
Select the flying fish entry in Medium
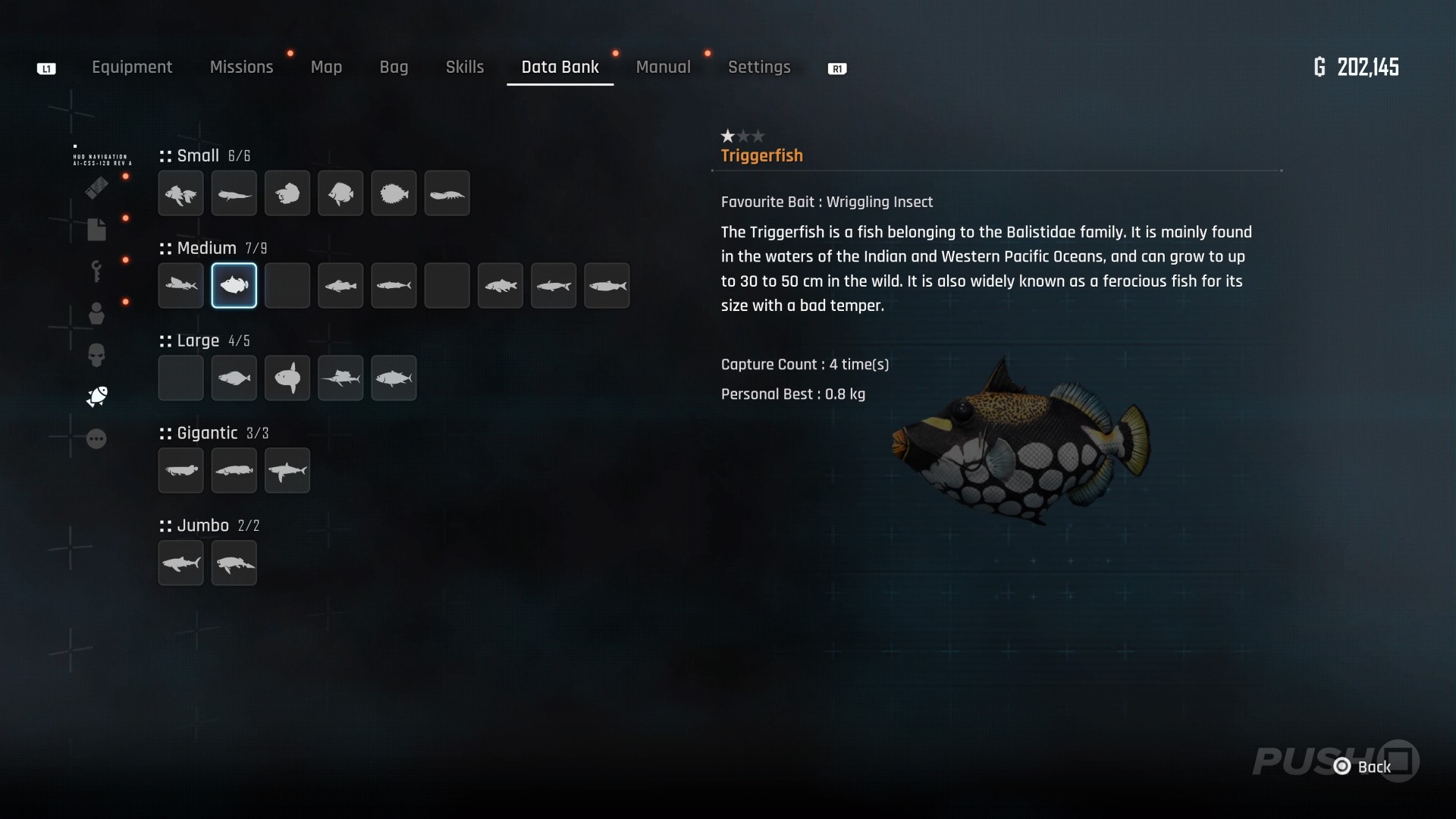tap(181, 286)
